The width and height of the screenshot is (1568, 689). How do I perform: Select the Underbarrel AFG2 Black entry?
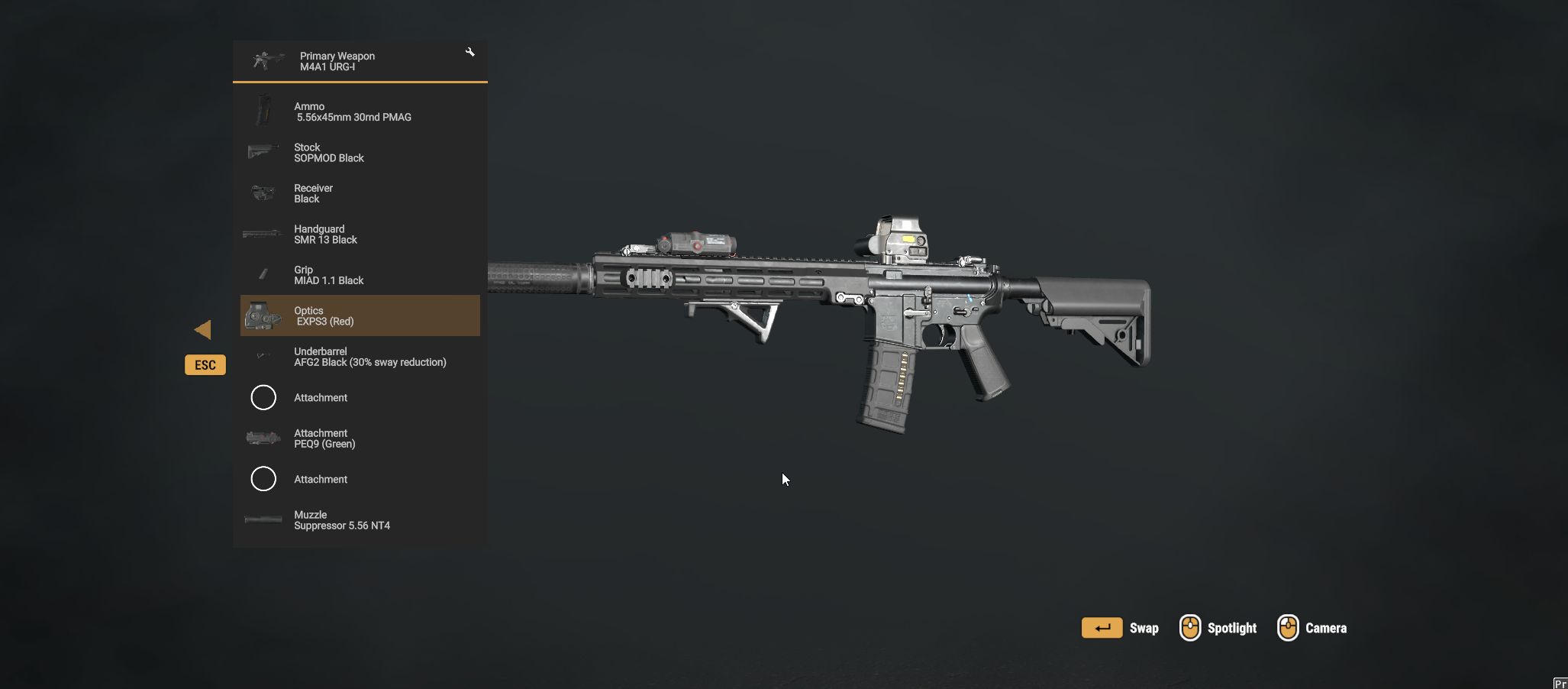pyautogui.click(x=360, y=356)
